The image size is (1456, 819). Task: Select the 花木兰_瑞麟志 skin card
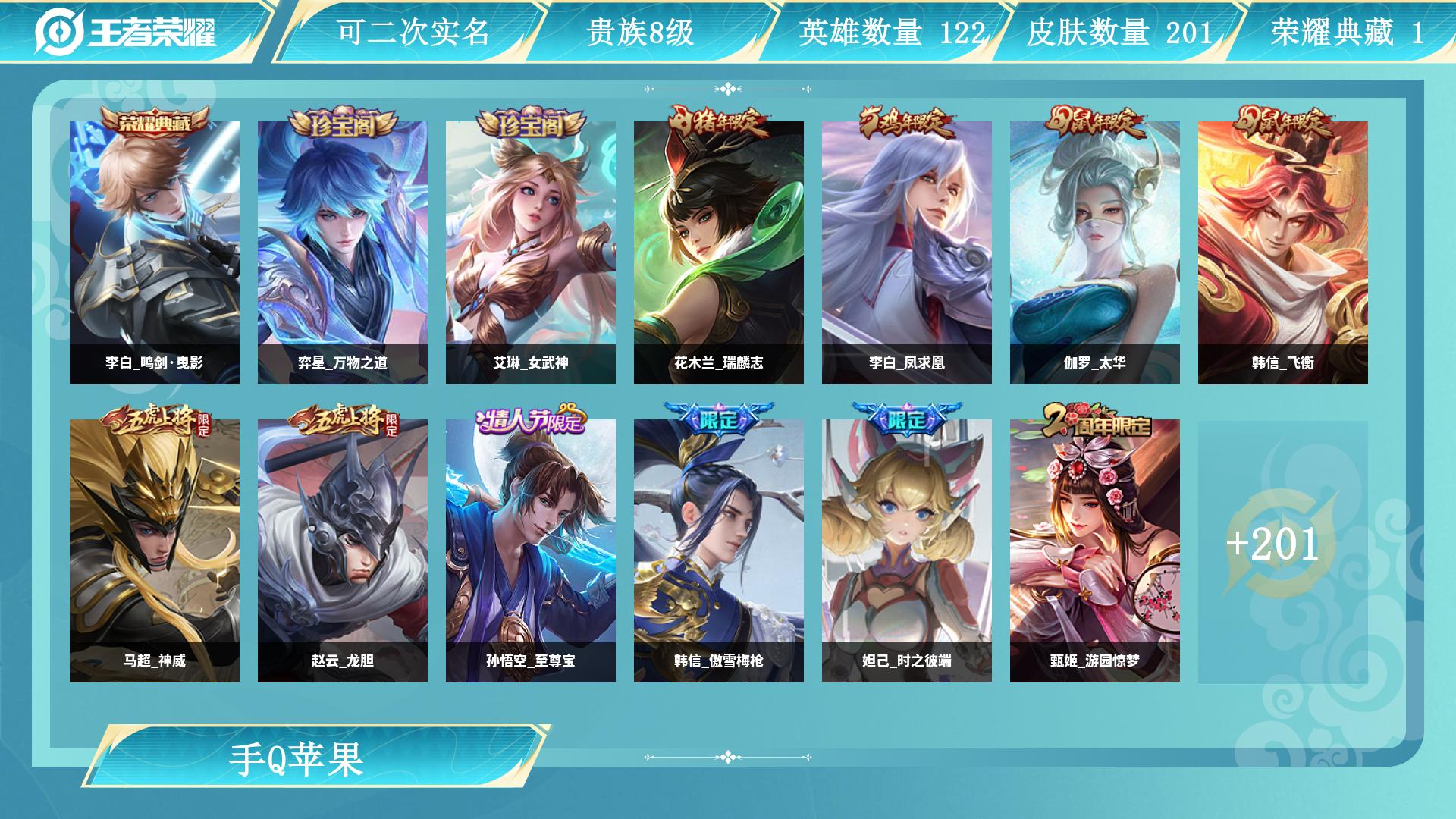719,253
